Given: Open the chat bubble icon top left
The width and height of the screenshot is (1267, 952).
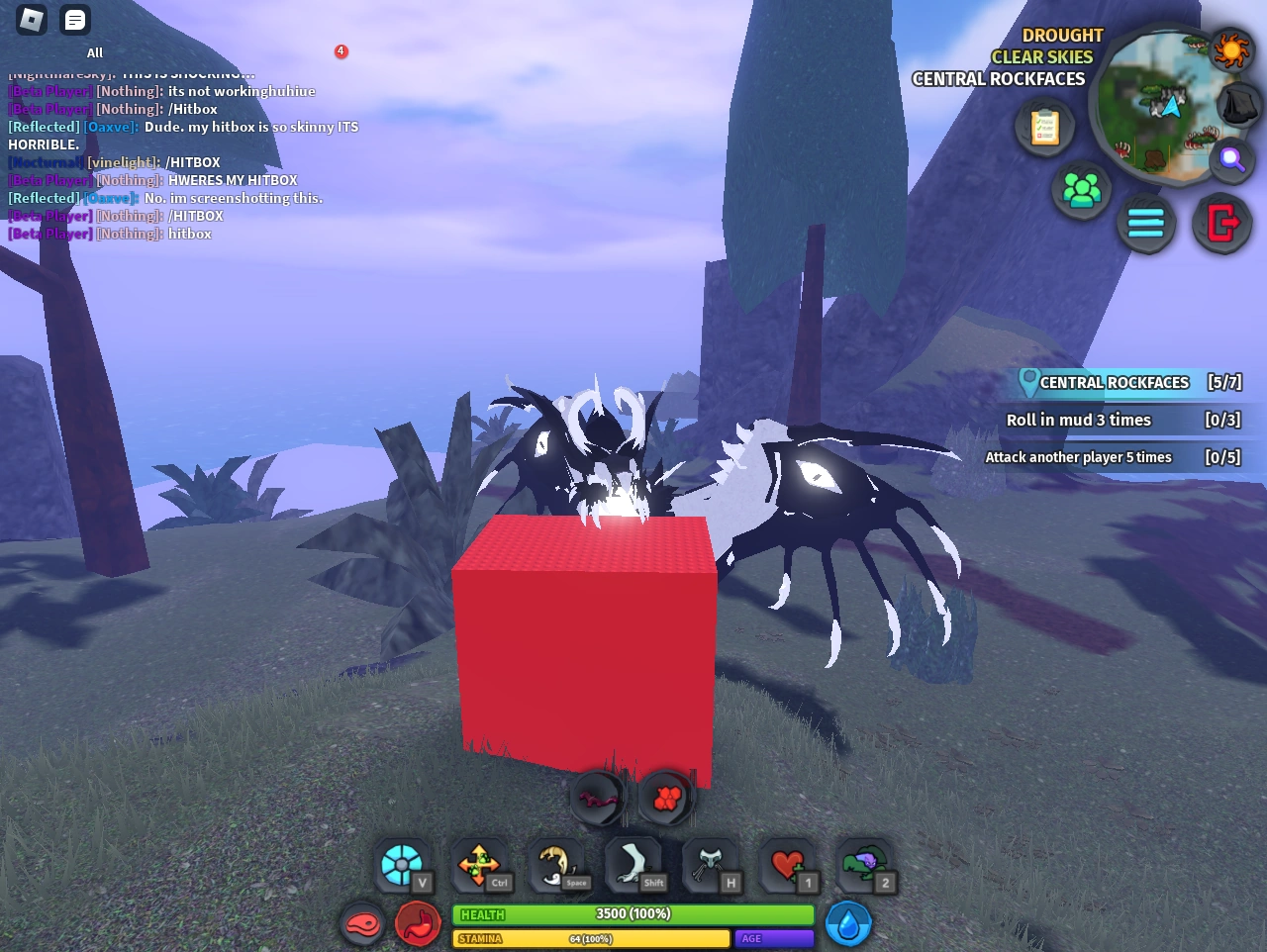Looking at the screenshot, I should 74,19.
